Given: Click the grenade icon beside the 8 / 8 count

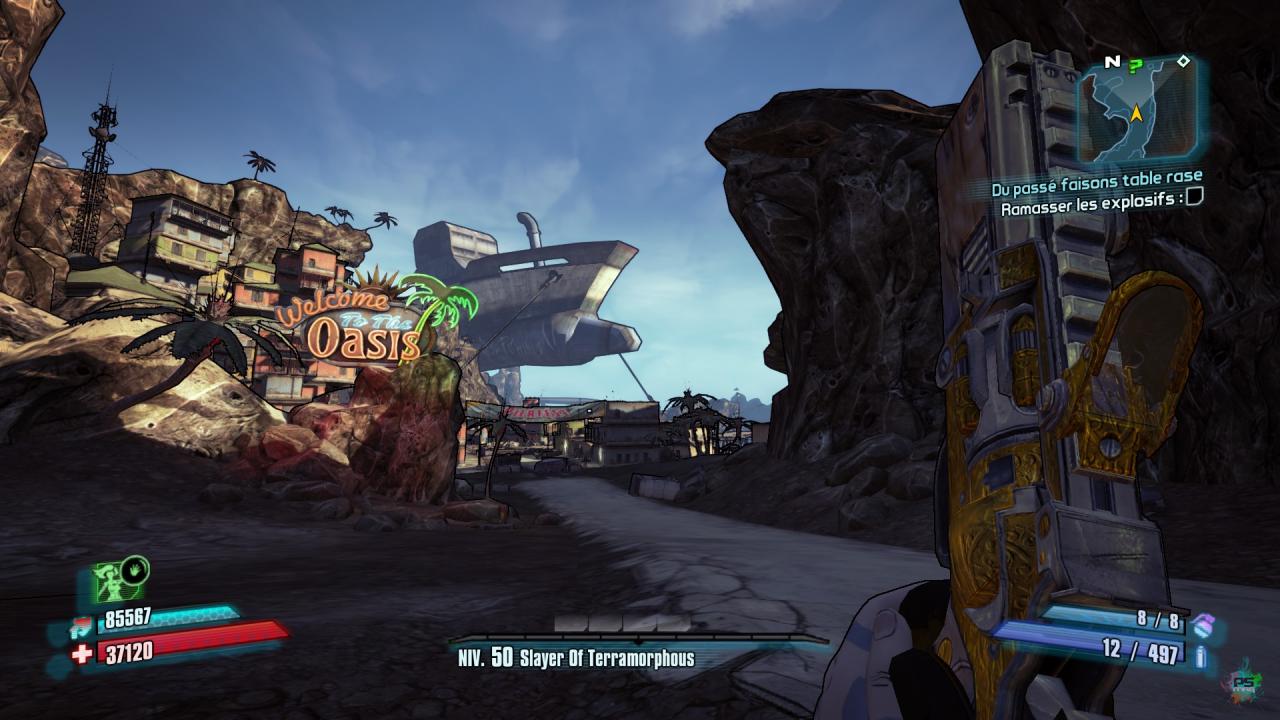Looking at the screenshot, I should coord(1201,623).
